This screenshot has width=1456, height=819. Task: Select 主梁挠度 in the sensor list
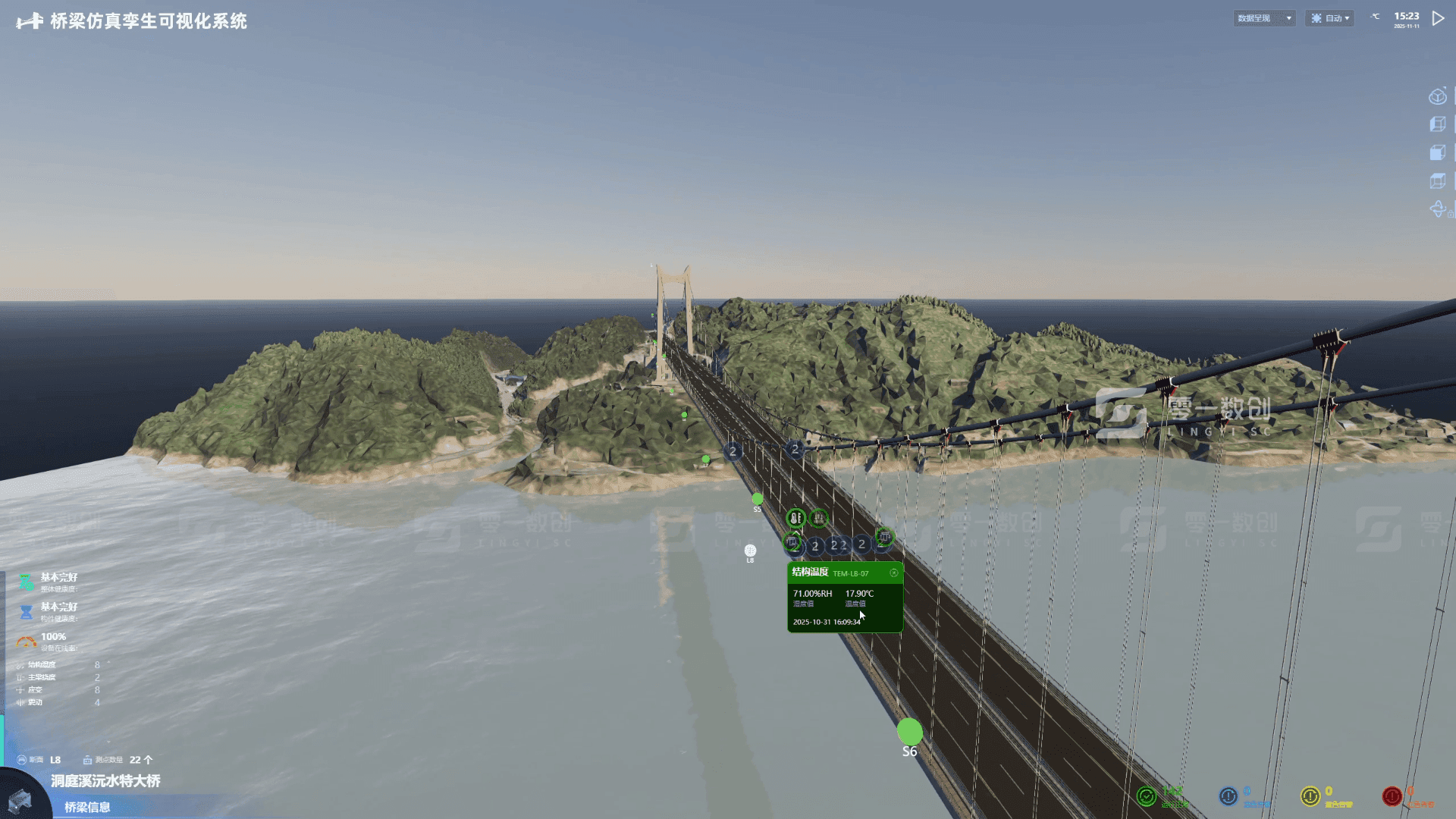pos(42,677)
